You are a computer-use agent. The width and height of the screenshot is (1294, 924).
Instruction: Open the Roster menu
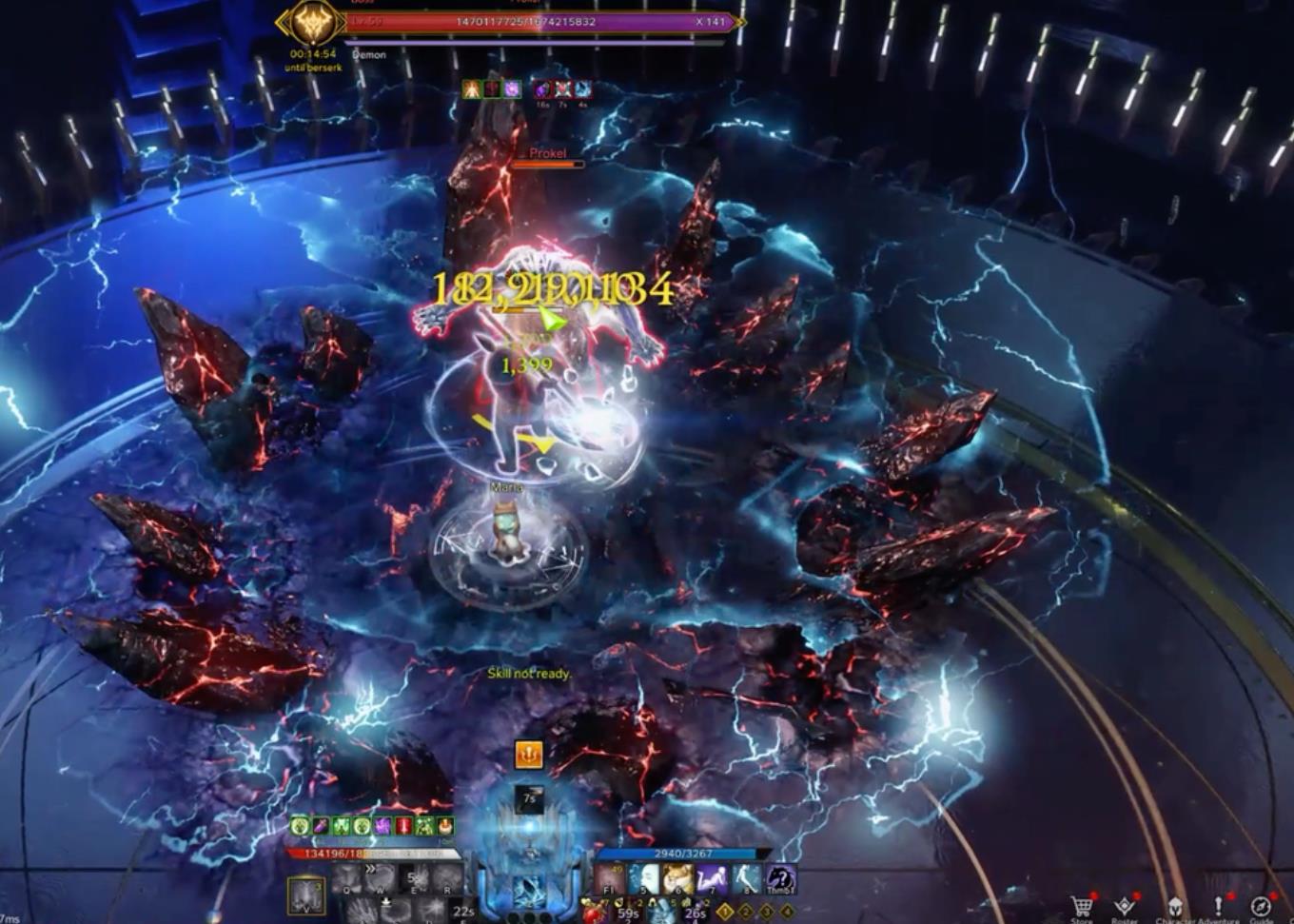point(1126,905)
